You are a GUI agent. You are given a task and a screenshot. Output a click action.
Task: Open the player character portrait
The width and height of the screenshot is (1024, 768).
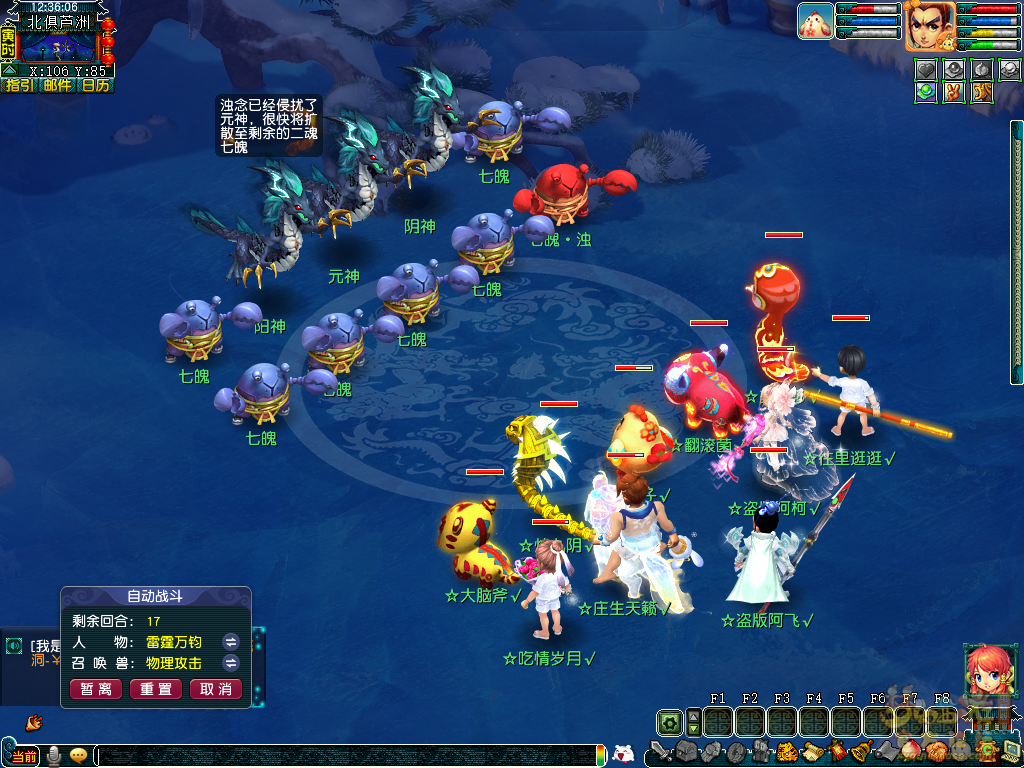[x=929, y=25]
